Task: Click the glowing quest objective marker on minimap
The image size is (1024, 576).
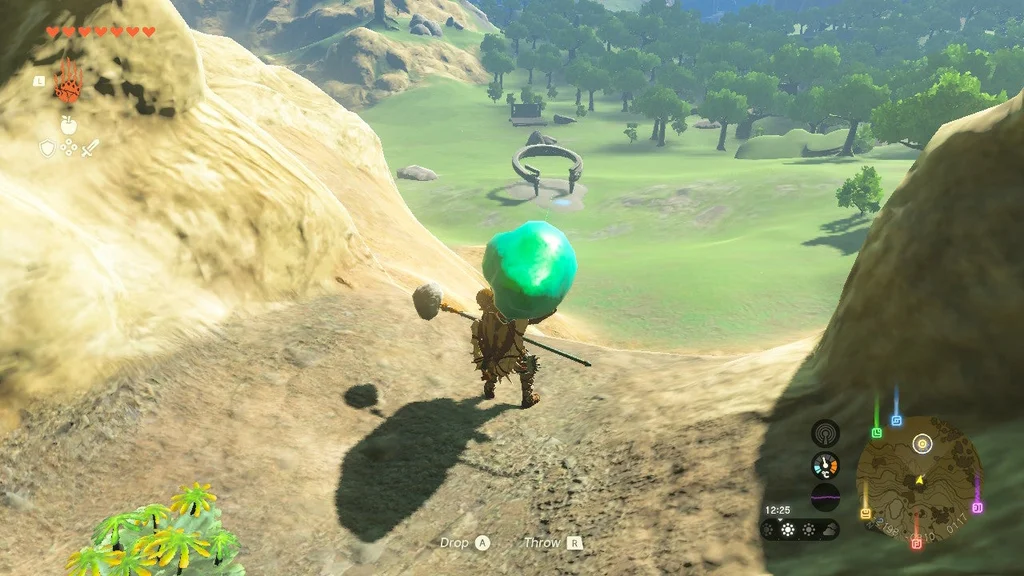Action: point(922,443)
